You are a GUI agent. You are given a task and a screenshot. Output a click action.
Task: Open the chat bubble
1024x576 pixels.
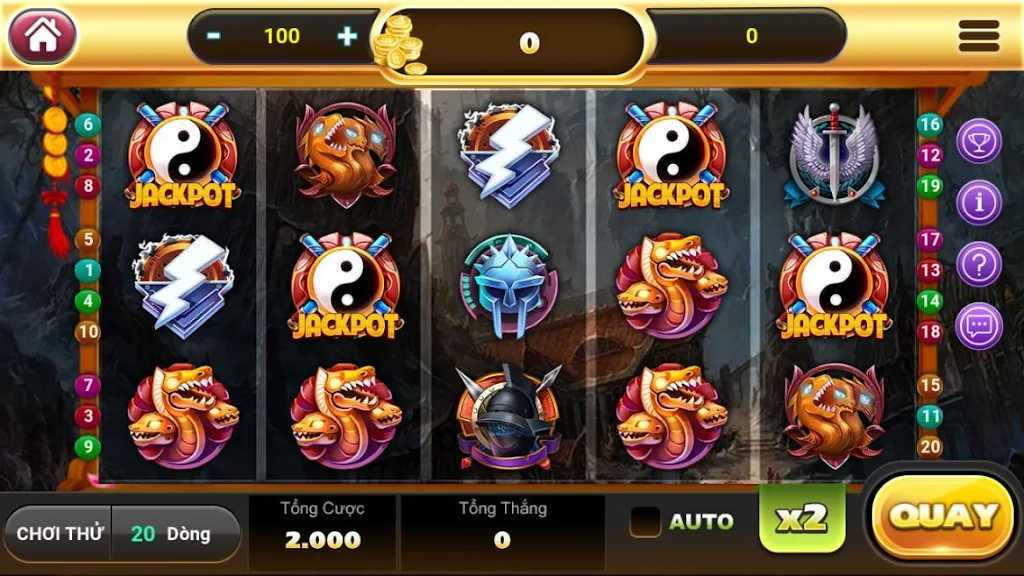979,327
